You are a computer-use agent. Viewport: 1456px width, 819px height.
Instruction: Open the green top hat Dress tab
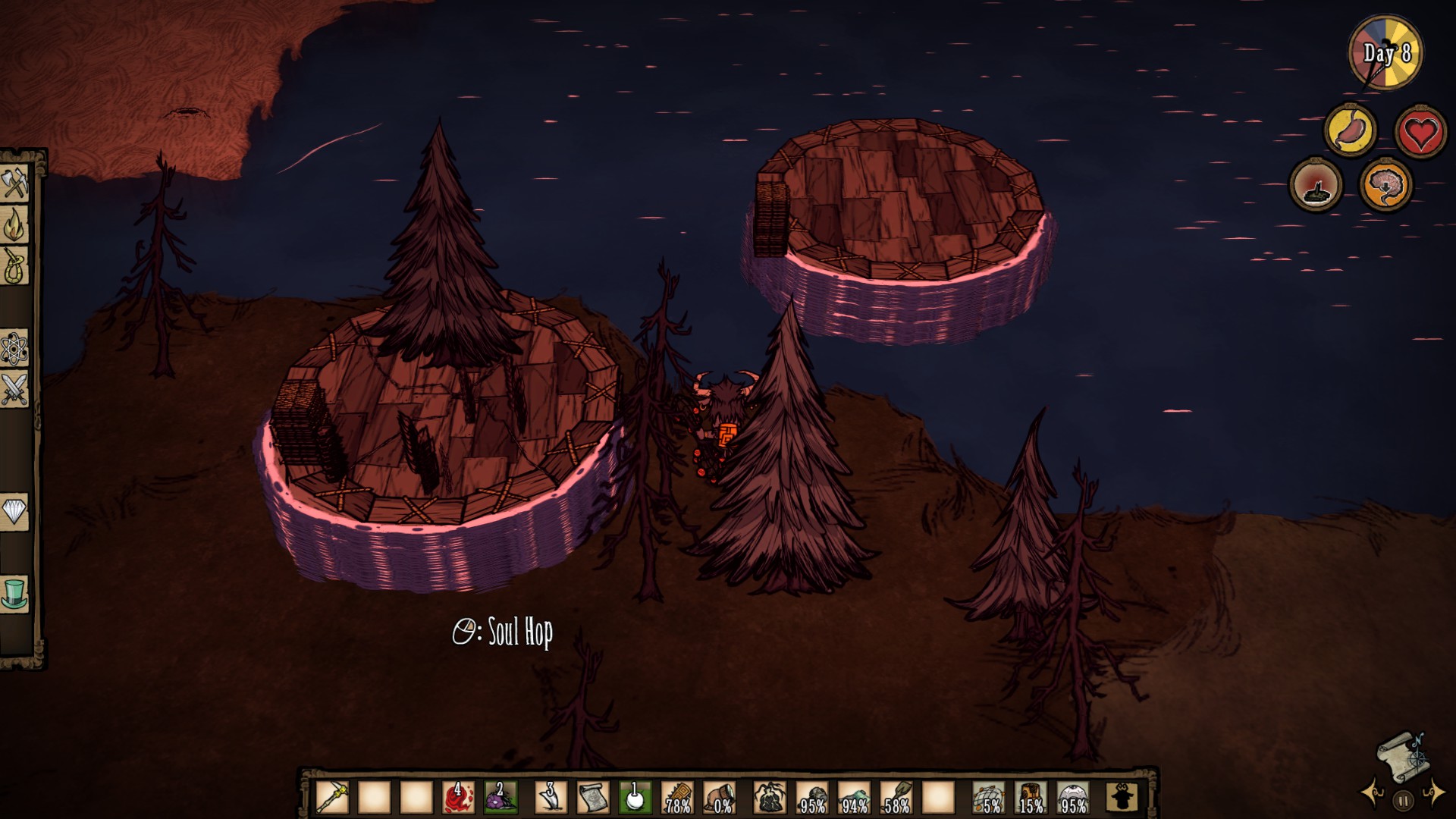tap(15, 593)
